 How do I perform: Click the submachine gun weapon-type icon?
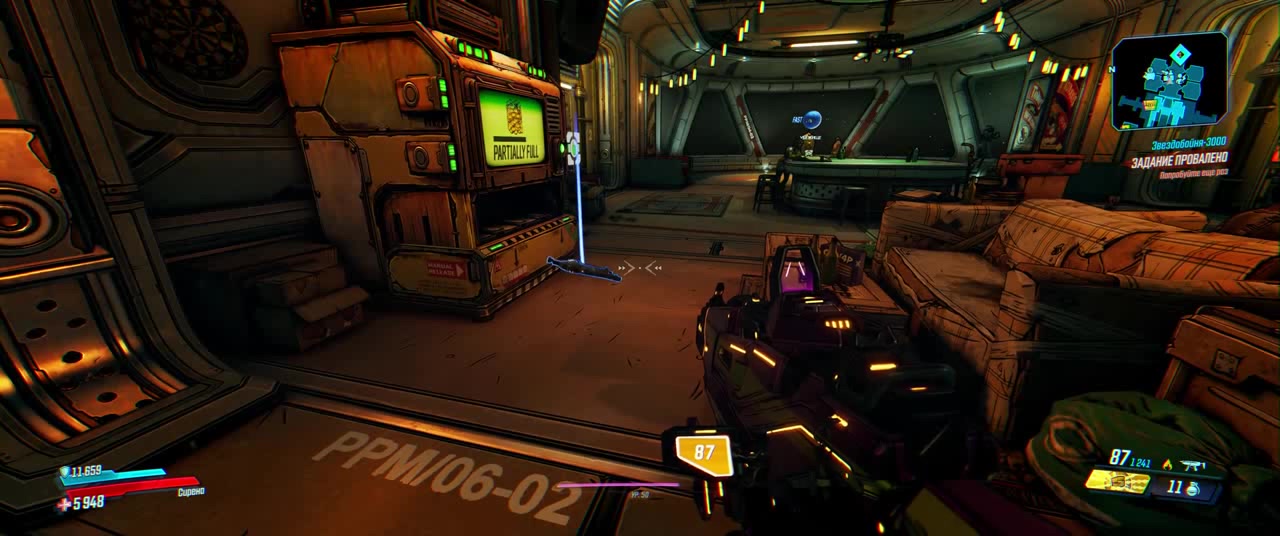coord(1193,465)
